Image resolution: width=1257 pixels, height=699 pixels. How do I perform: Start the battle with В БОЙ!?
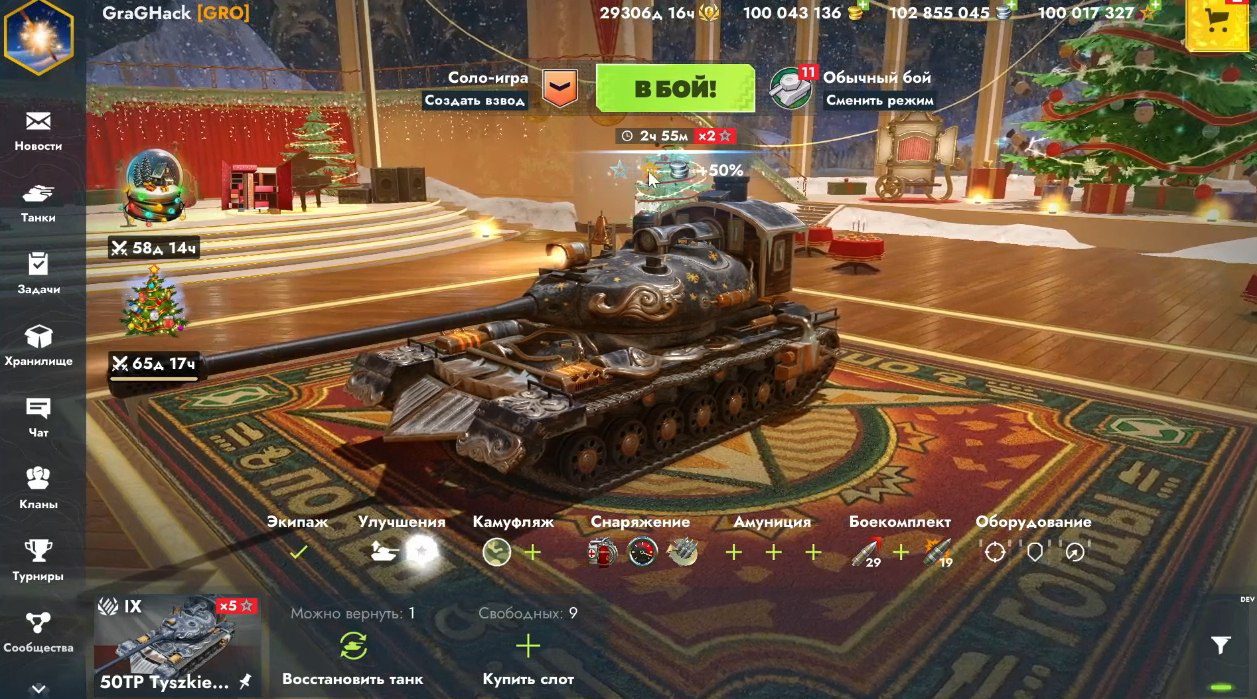675,88
